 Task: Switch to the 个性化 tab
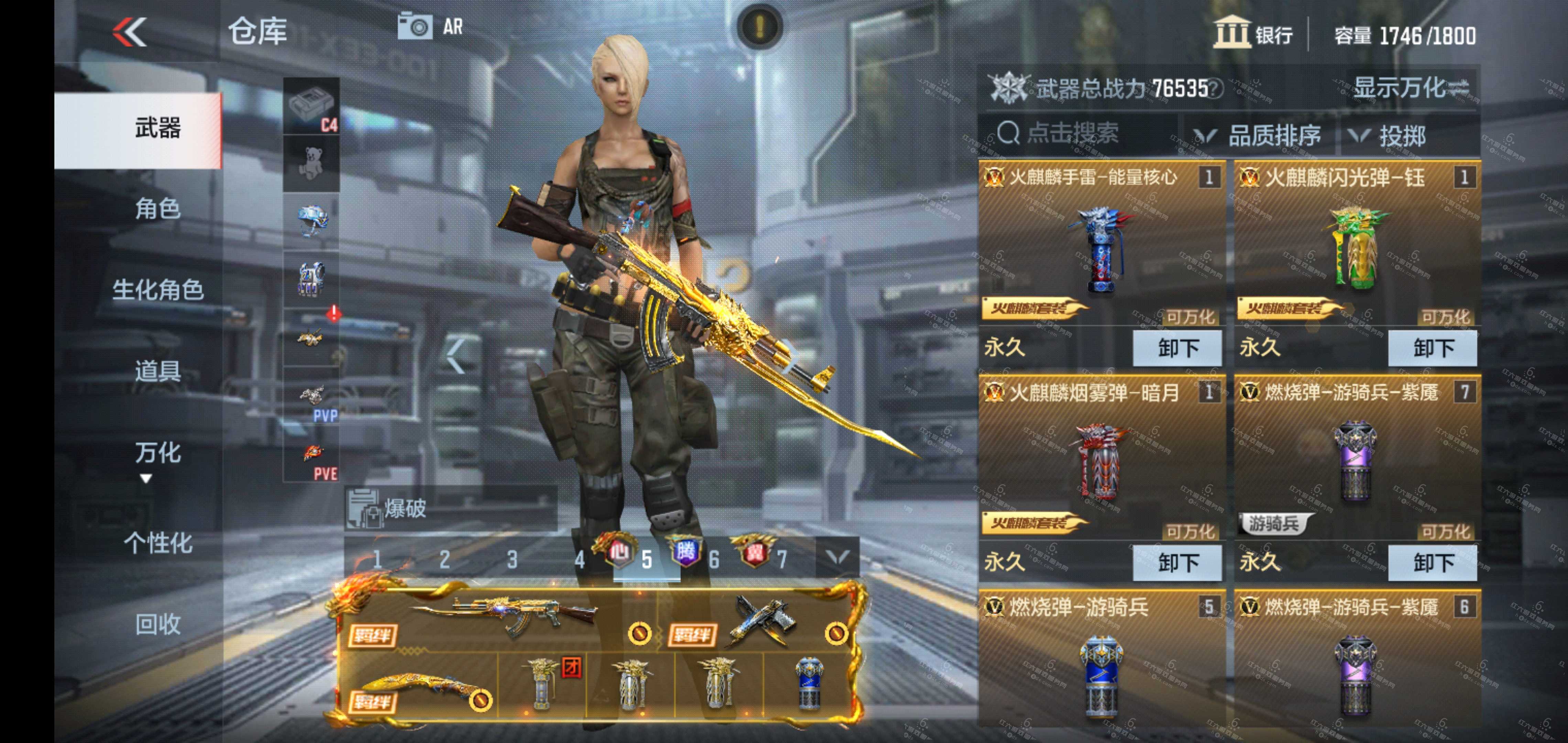[157, 542]
